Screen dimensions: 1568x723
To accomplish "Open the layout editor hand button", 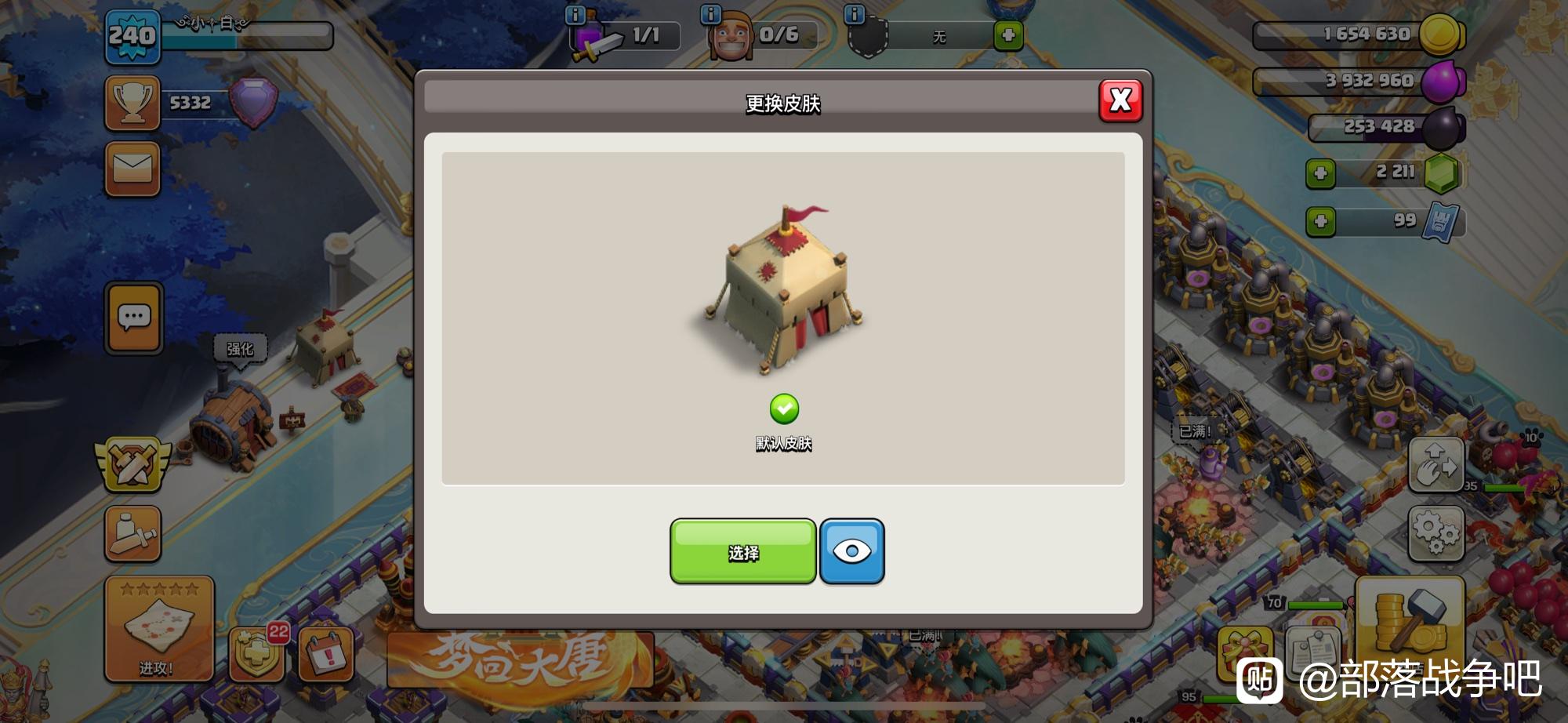I will click(1436, 465).
